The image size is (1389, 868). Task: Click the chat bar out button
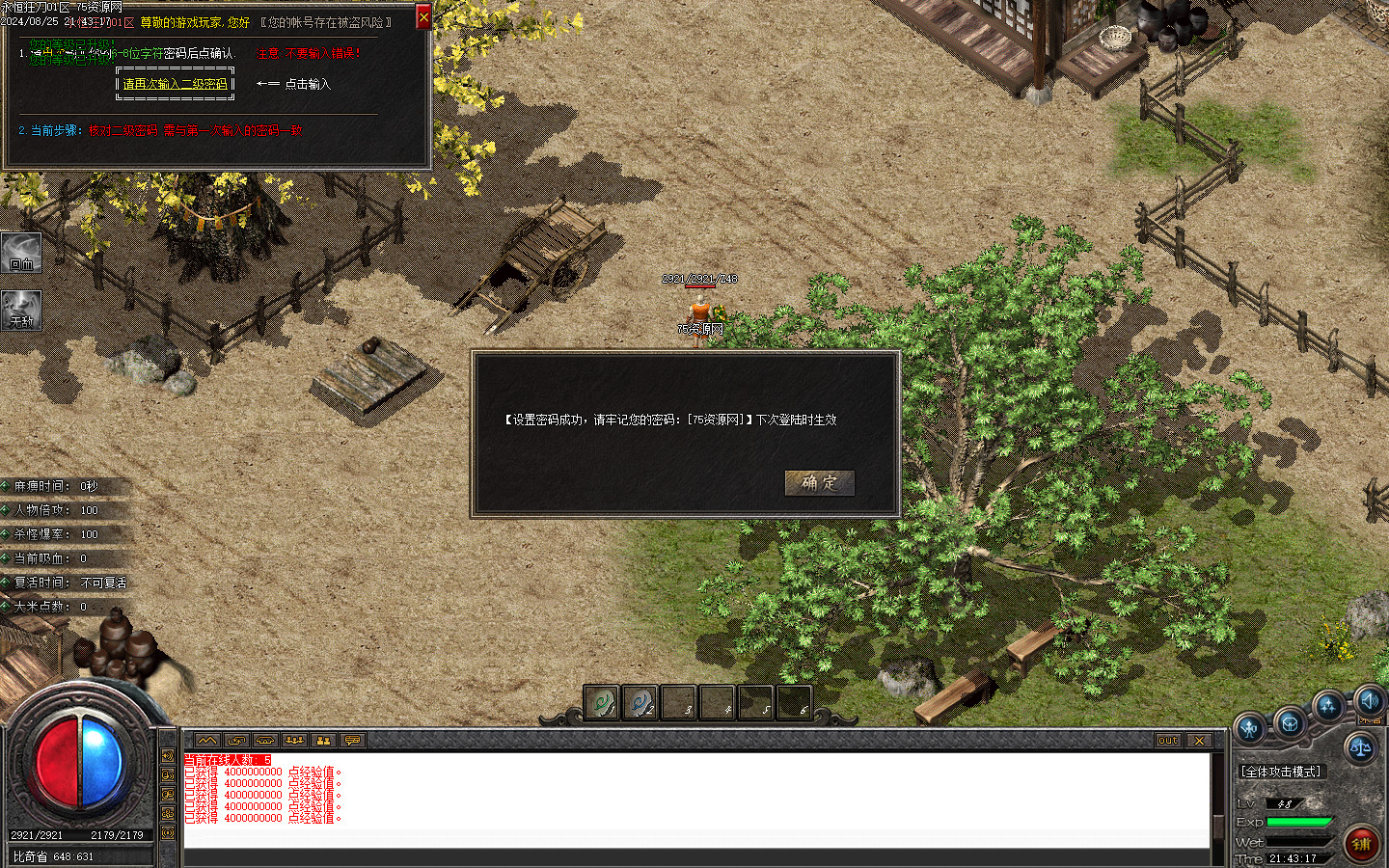pyautogui.click(x=1168, y=741)
